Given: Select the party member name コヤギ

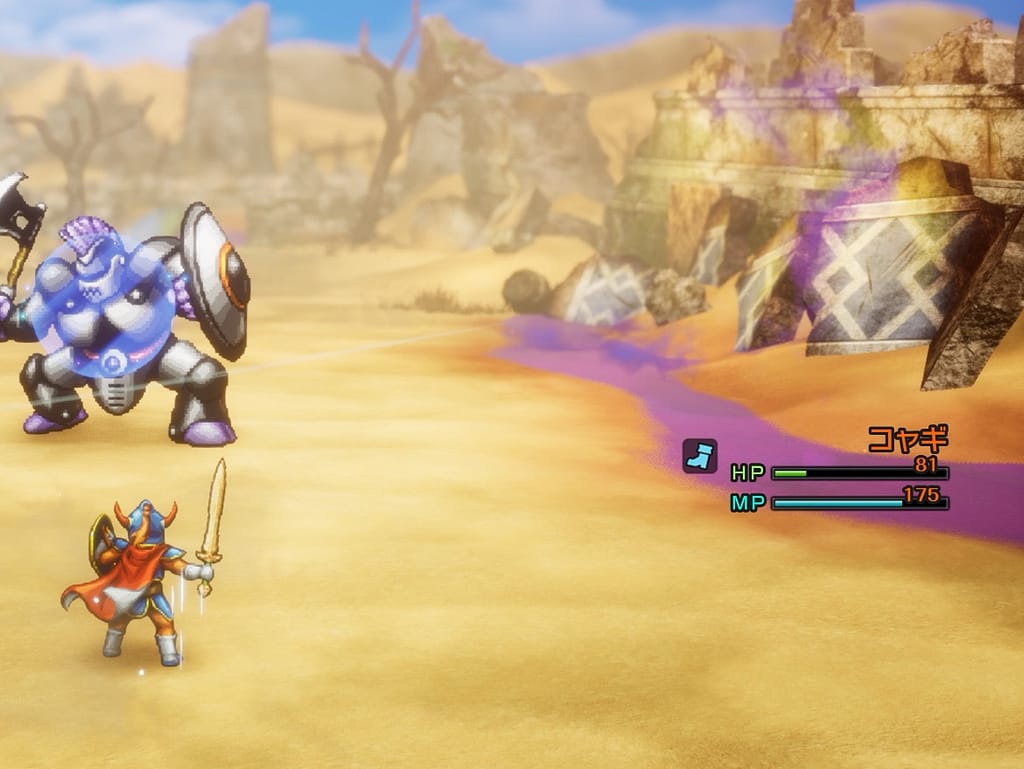Looking at the screenshot, I should coord(906,439).
